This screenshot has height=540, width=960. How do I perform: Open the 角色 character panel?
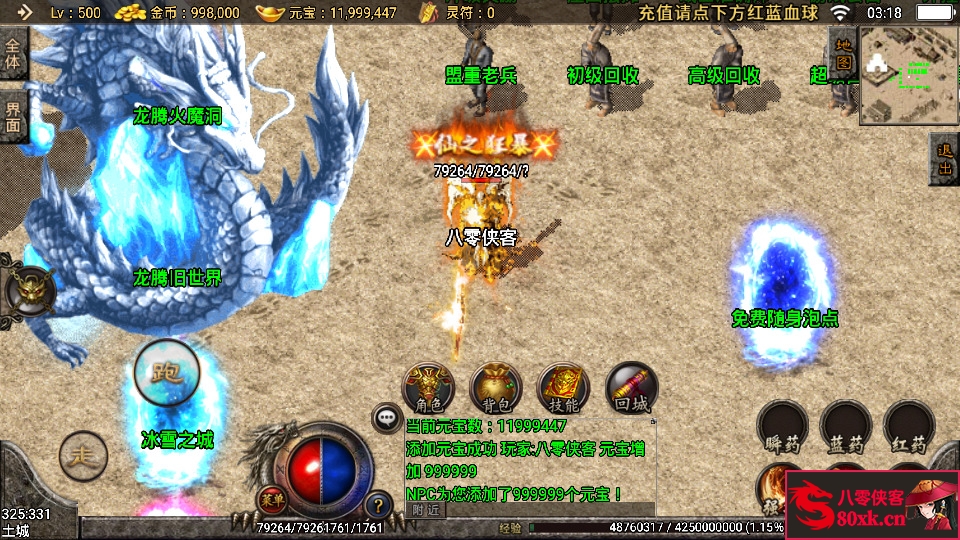coord(428,388)
